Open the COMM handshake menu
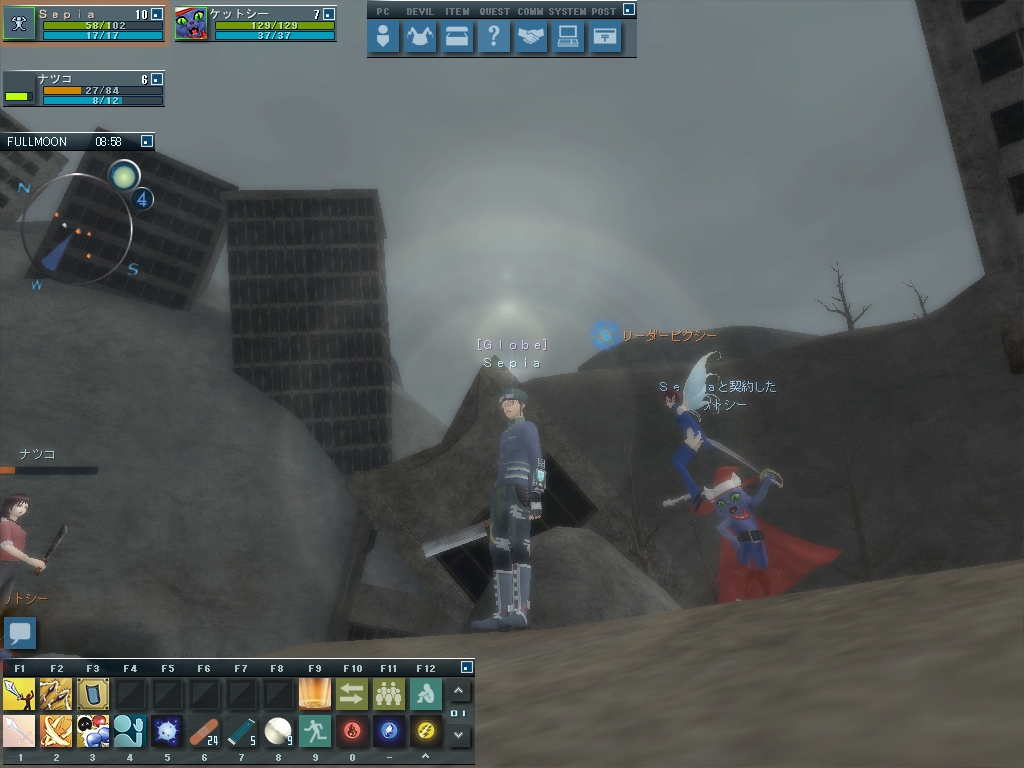 tap(531, 37)
